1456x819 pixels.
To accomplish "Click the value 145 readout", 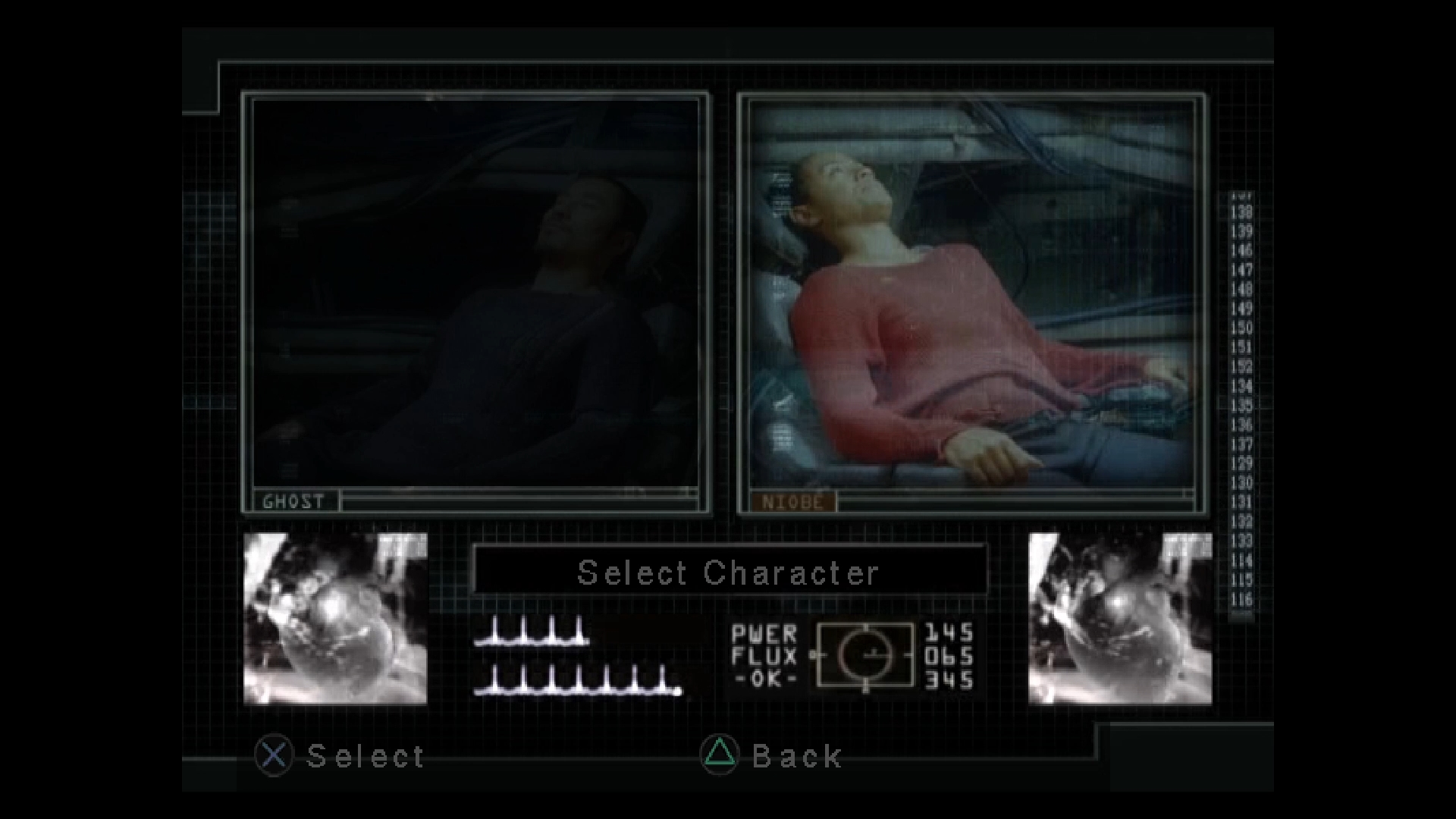I will pyautogui.click(x=949, y=633).
